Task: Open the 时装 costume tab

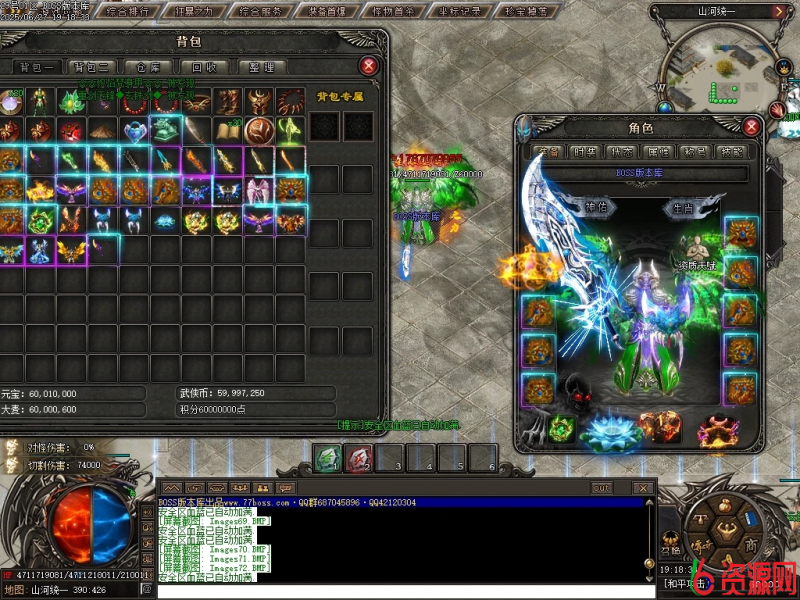Action: click(x=586, y=152)
